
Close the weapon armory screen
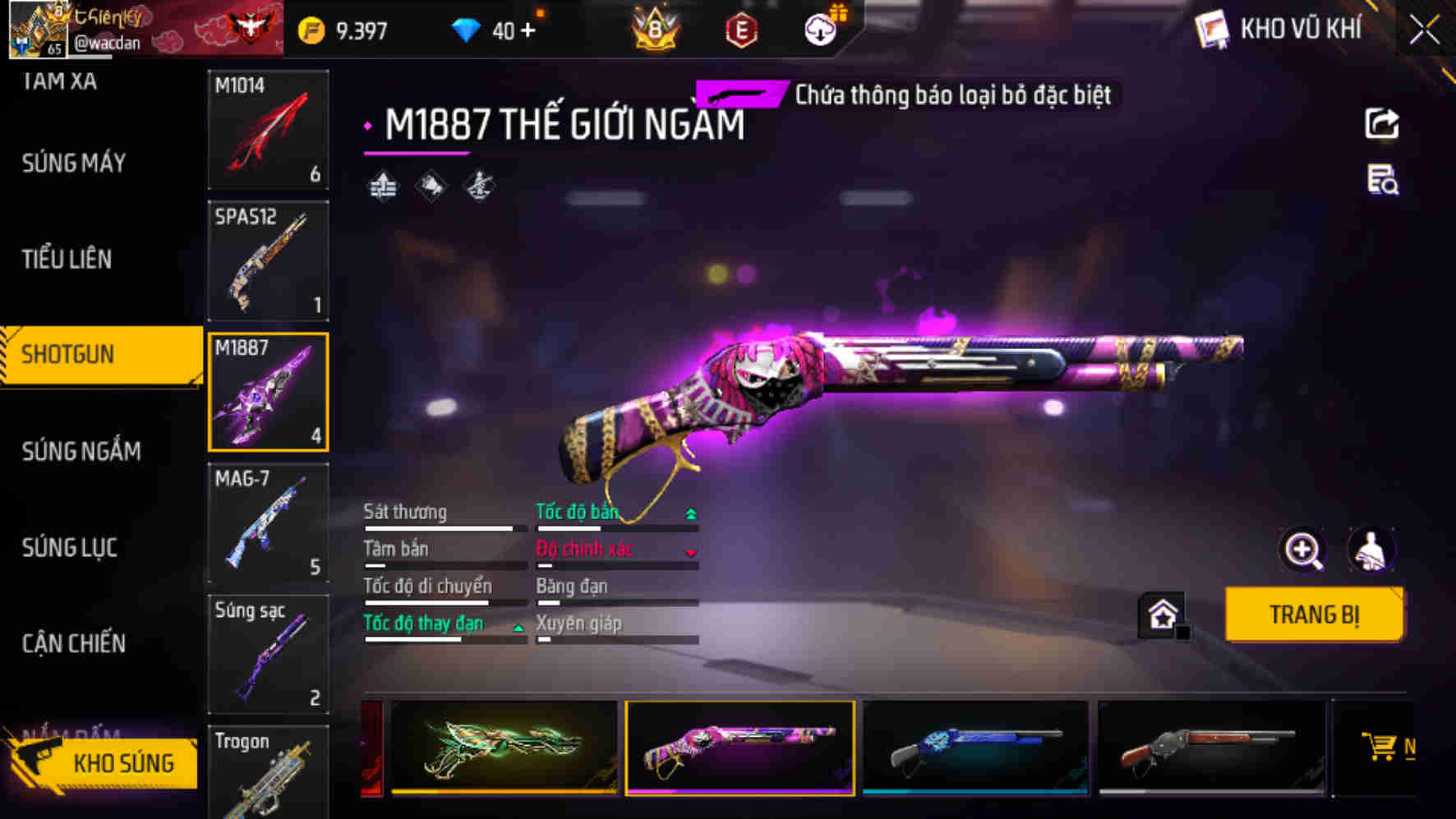[1424, 31]
